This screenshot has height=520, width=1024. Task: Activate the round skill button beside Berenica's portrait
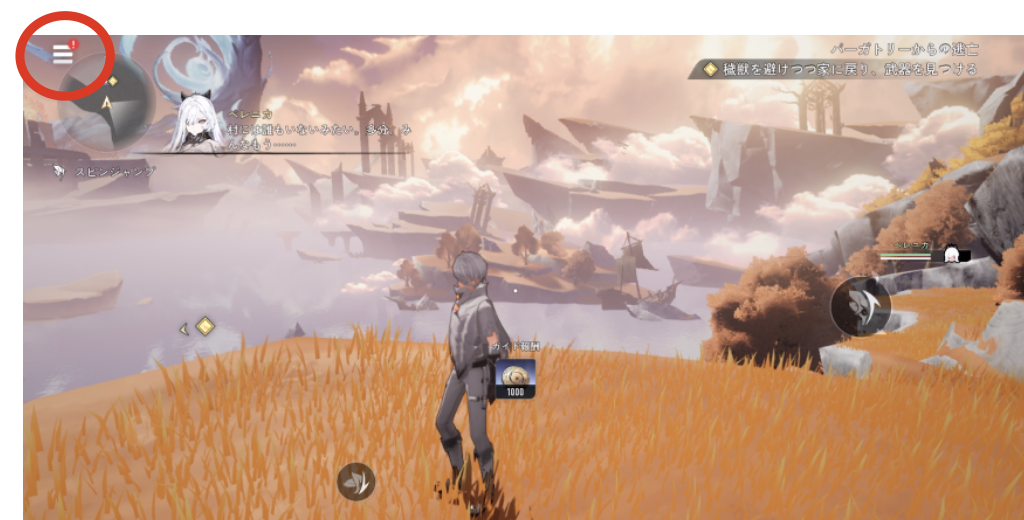click(x=860, y=305)
